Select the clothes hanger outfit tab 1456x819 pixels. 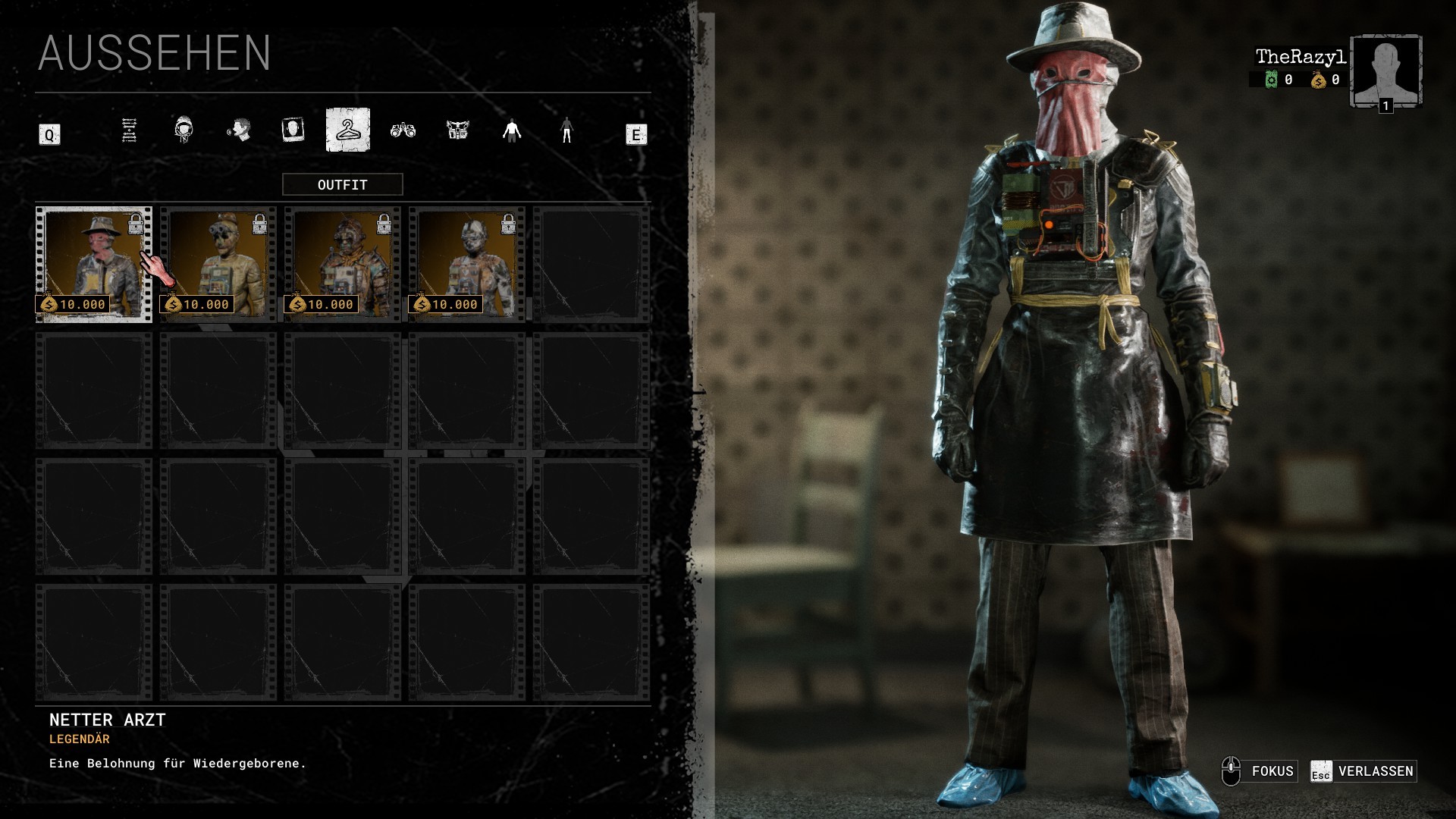pyautogui.click(x=348, y=130)
